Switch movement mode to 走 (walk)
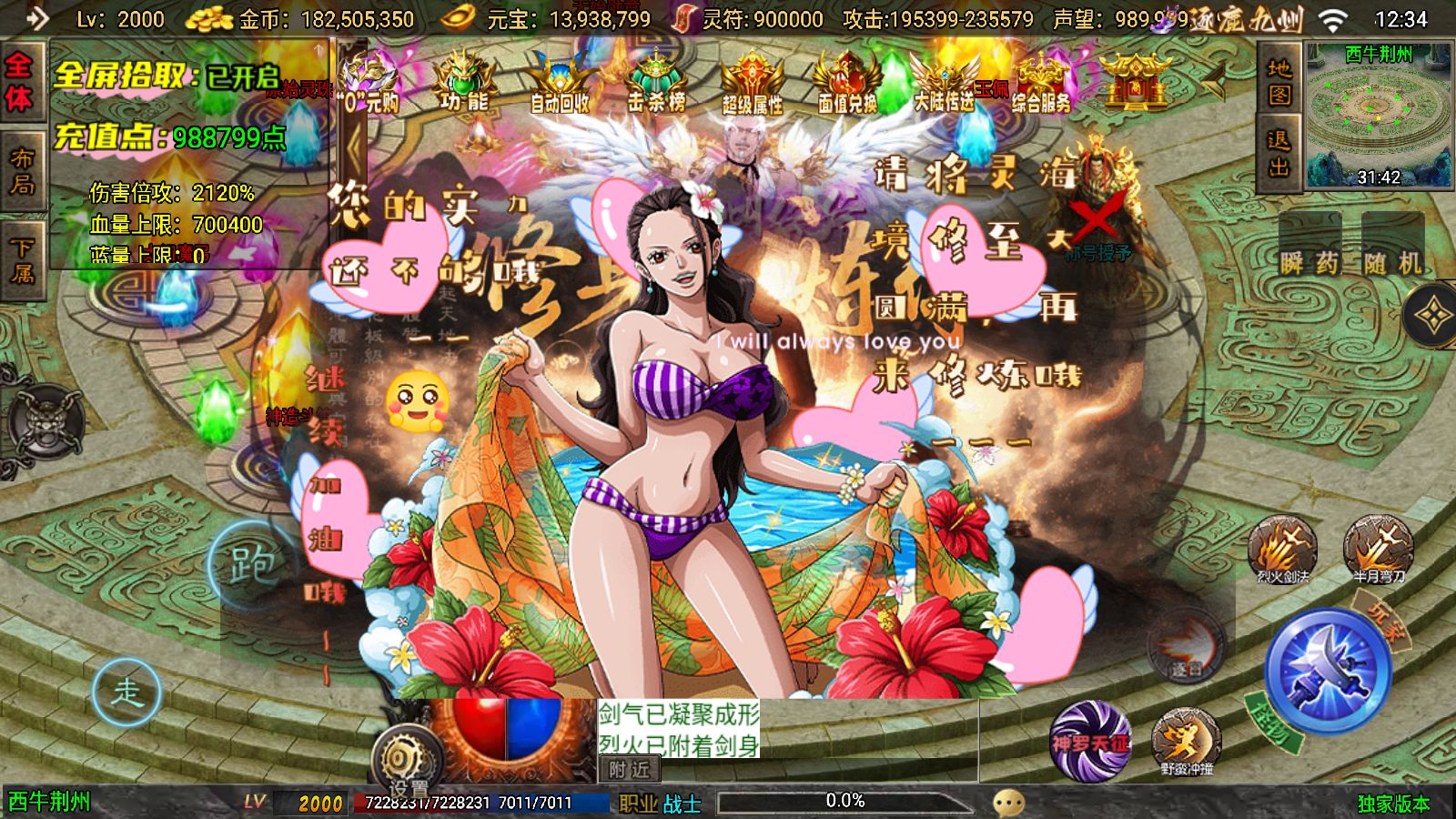Image resolution: width=1456 pixels, height=819 pixels. 127,692
